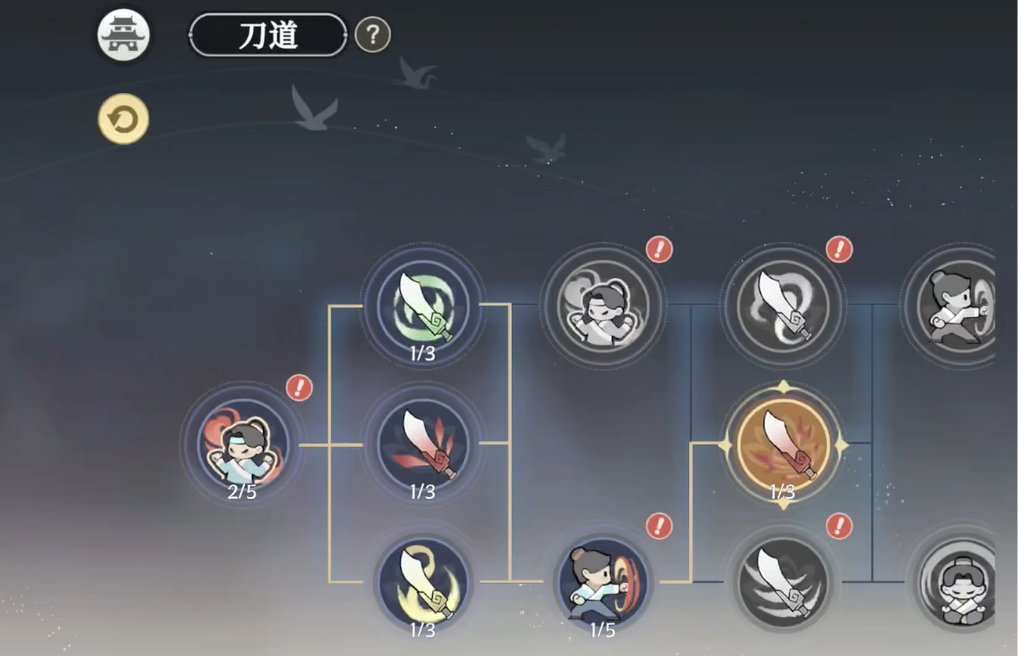The width and height of the screenshot is (1018, 656).
Task: Open the question mark help button
Action: (373, 35)
